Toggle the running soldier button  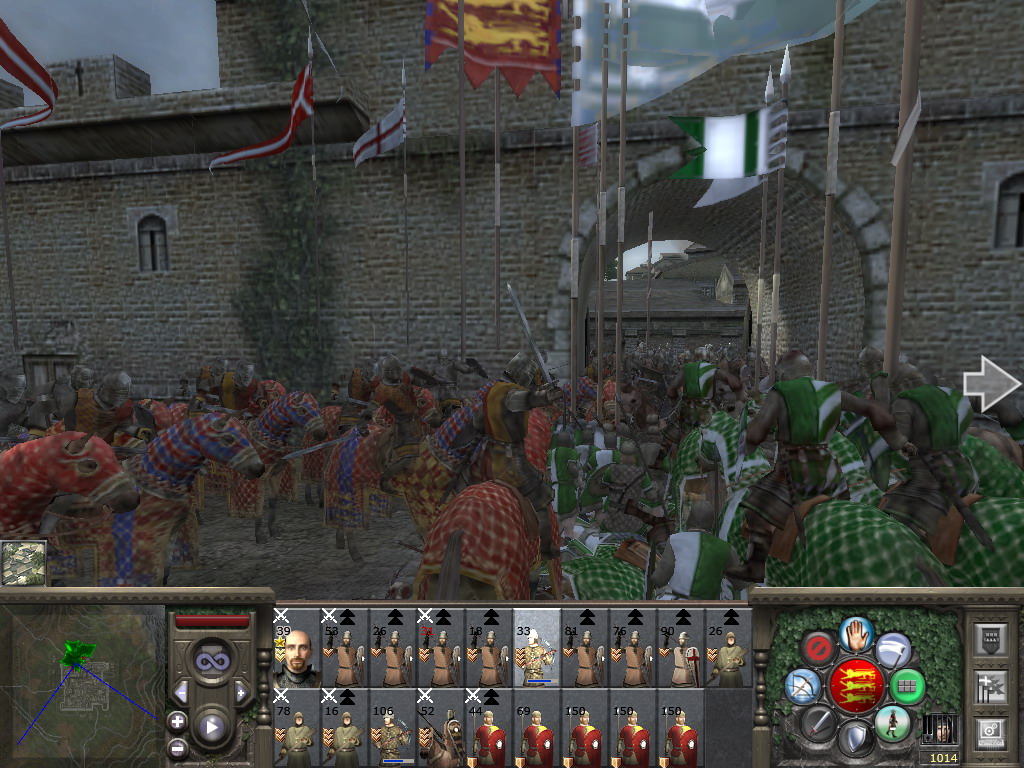892,722
